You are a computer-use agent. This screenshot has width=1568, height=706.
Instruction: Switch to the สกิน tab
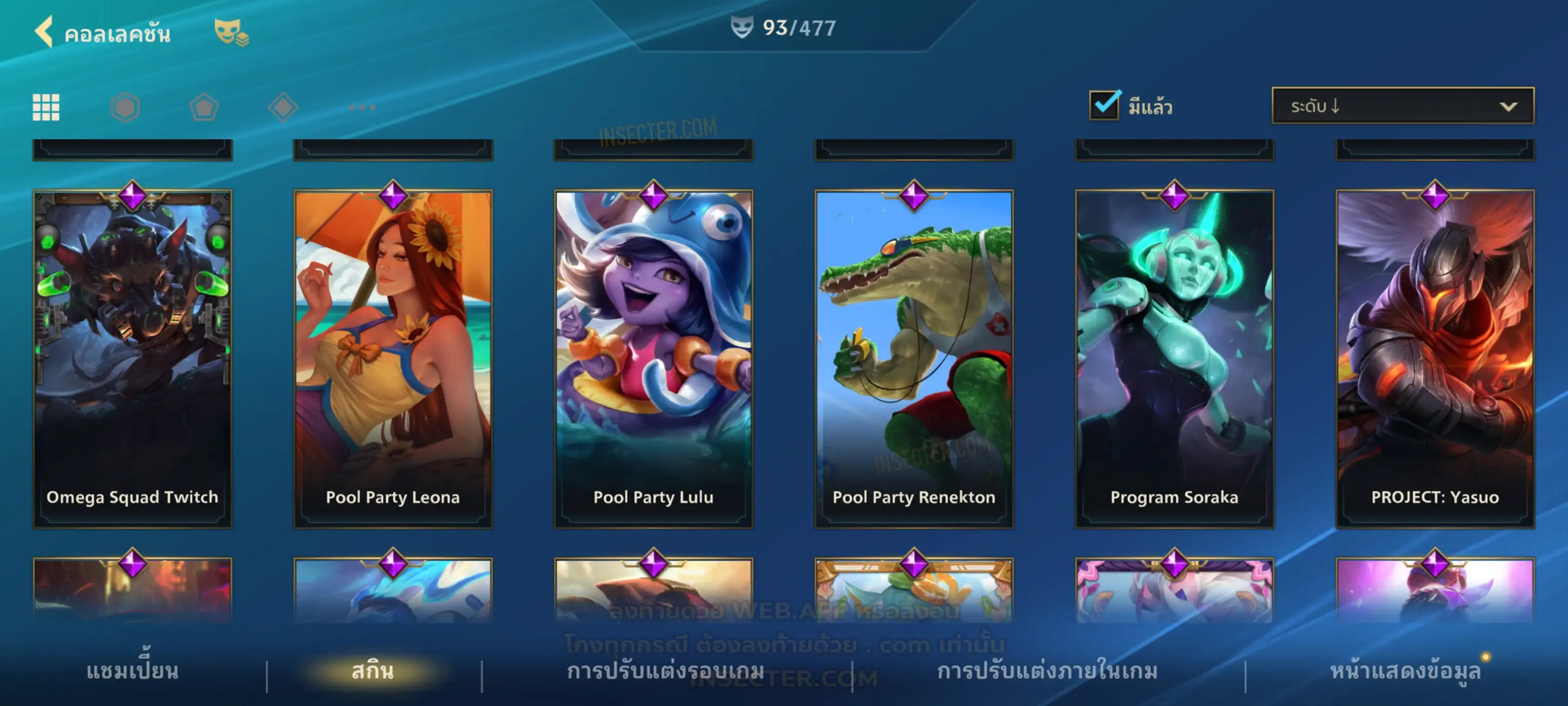(373, 671)
